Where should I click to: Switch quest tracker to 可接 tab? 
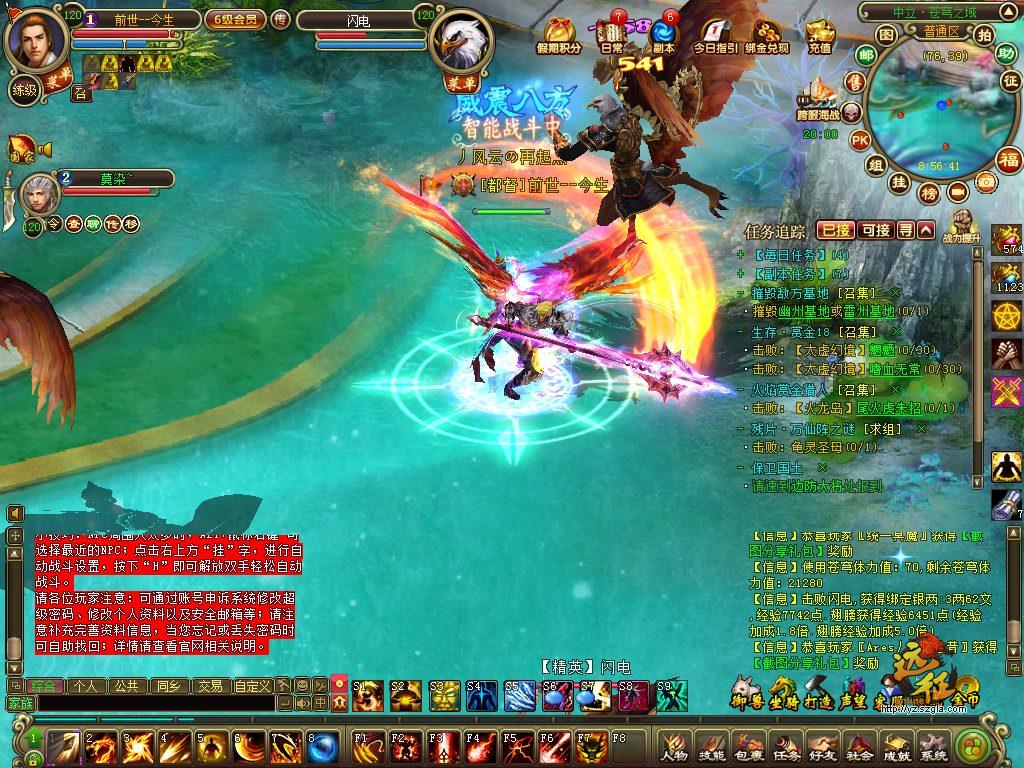(875, 230)
